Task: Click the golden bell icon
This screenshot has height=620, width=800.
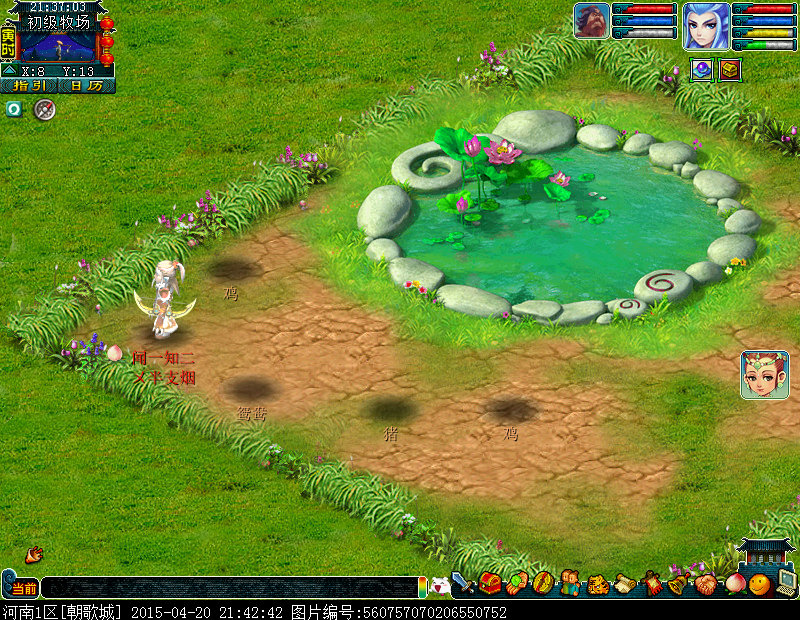Action: tap(679, 584)
